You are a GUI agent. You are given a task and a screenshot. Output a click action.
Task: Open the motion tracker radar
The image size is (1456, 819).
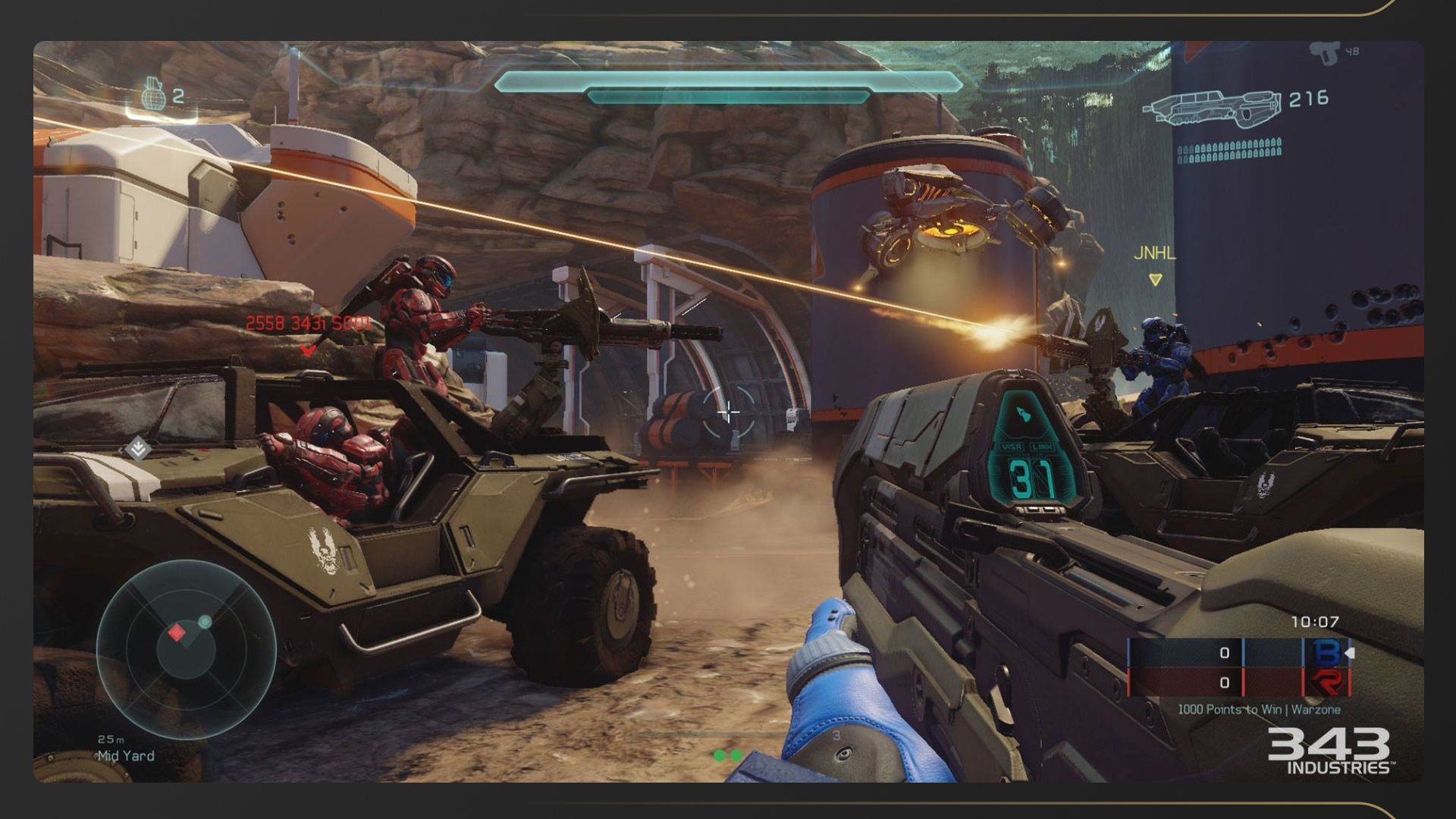[186, 648]
